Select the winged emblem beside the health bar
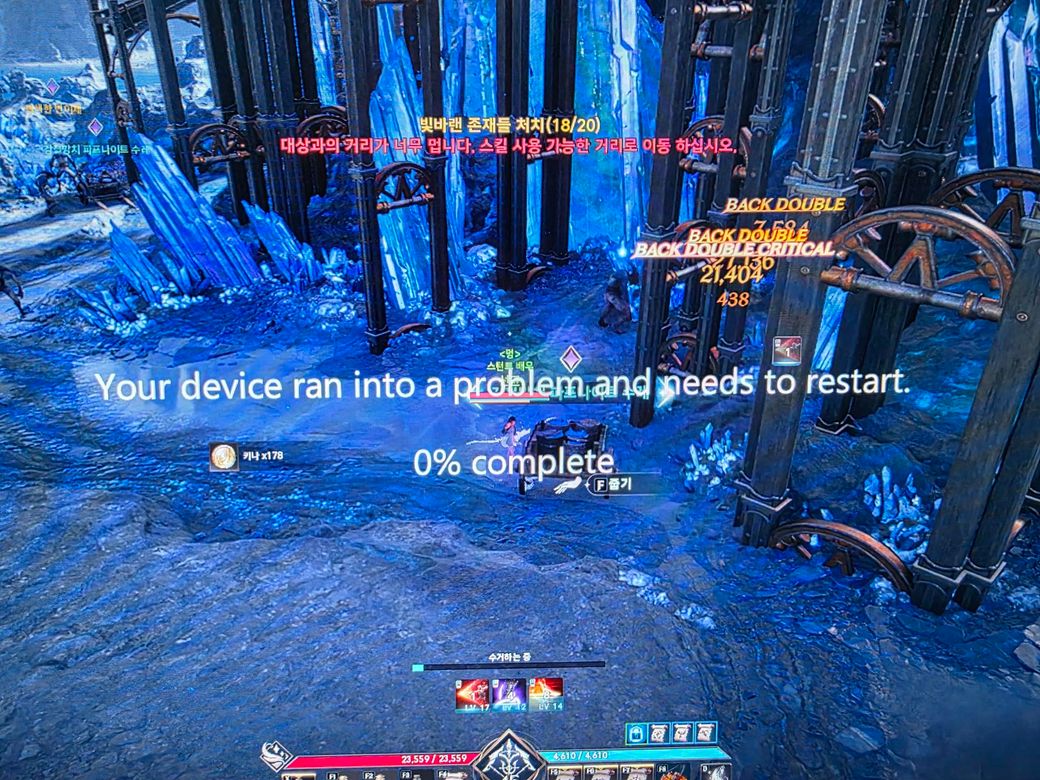This screenshot has width=1040, height=780. (x=274, y=757)
